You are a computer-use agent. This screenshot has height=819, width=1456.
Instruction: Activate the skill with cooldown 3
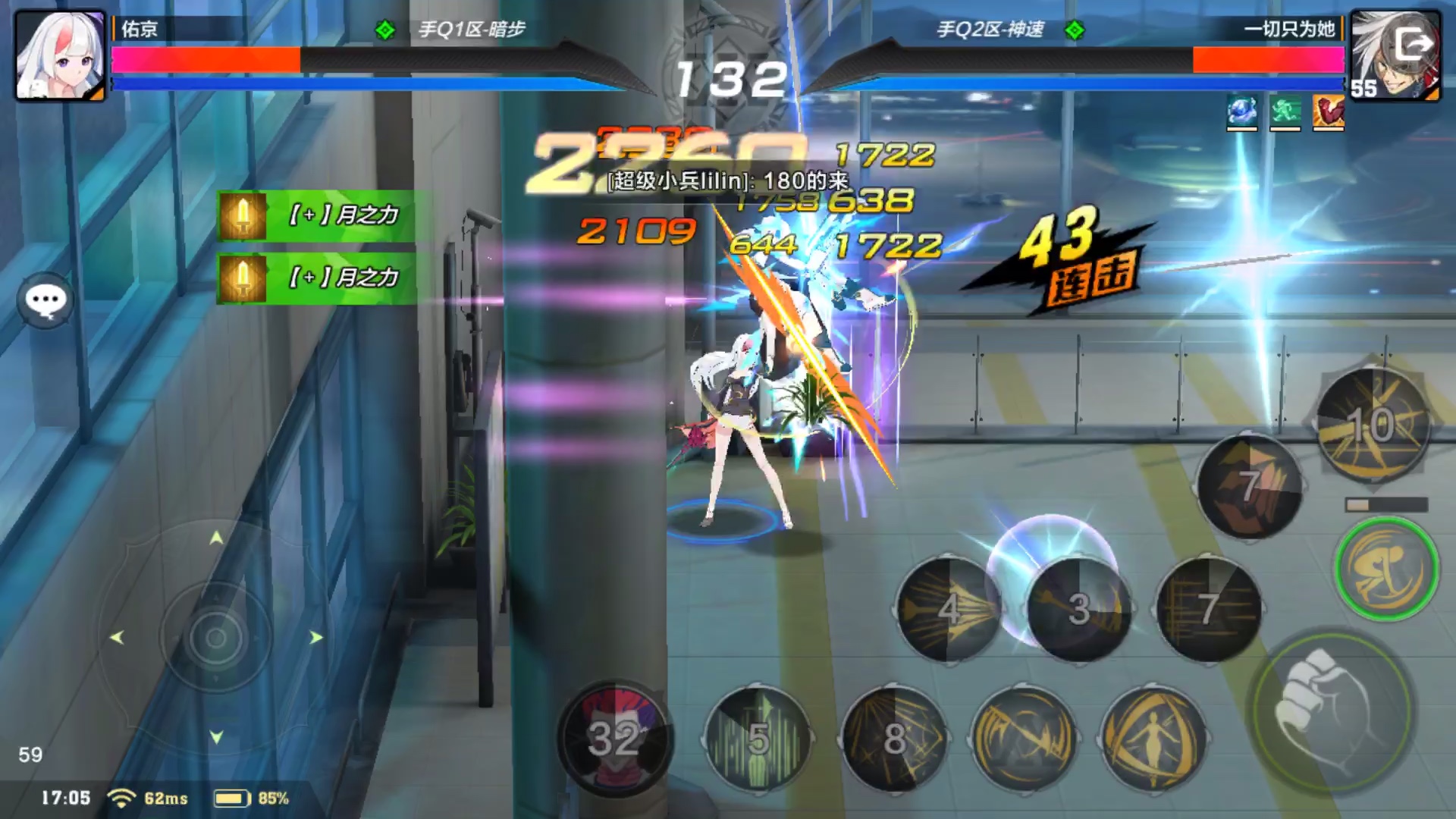[1078, 609]
